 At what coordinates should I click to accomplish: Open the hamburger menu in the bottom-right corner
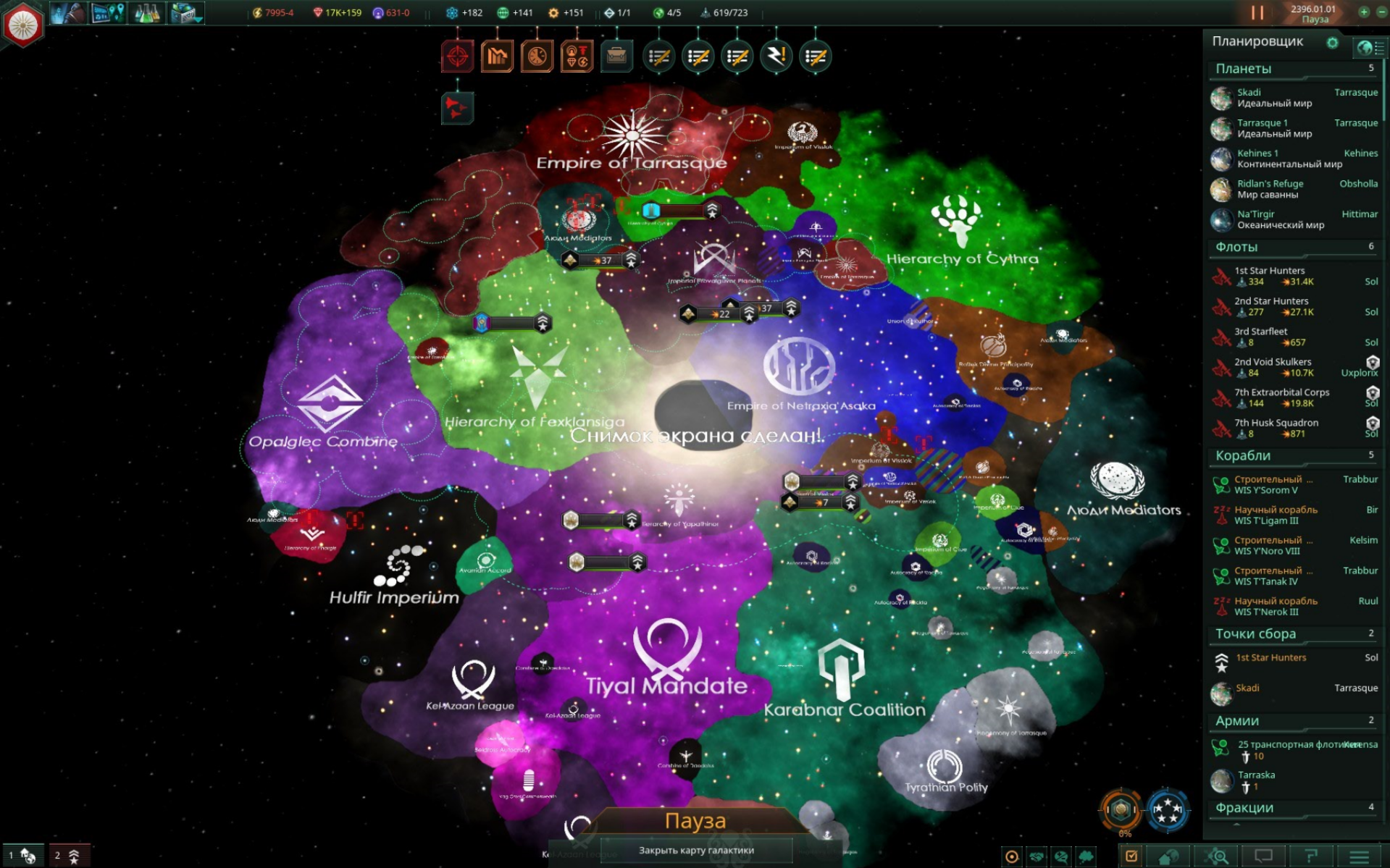[x=1360, y=858]
